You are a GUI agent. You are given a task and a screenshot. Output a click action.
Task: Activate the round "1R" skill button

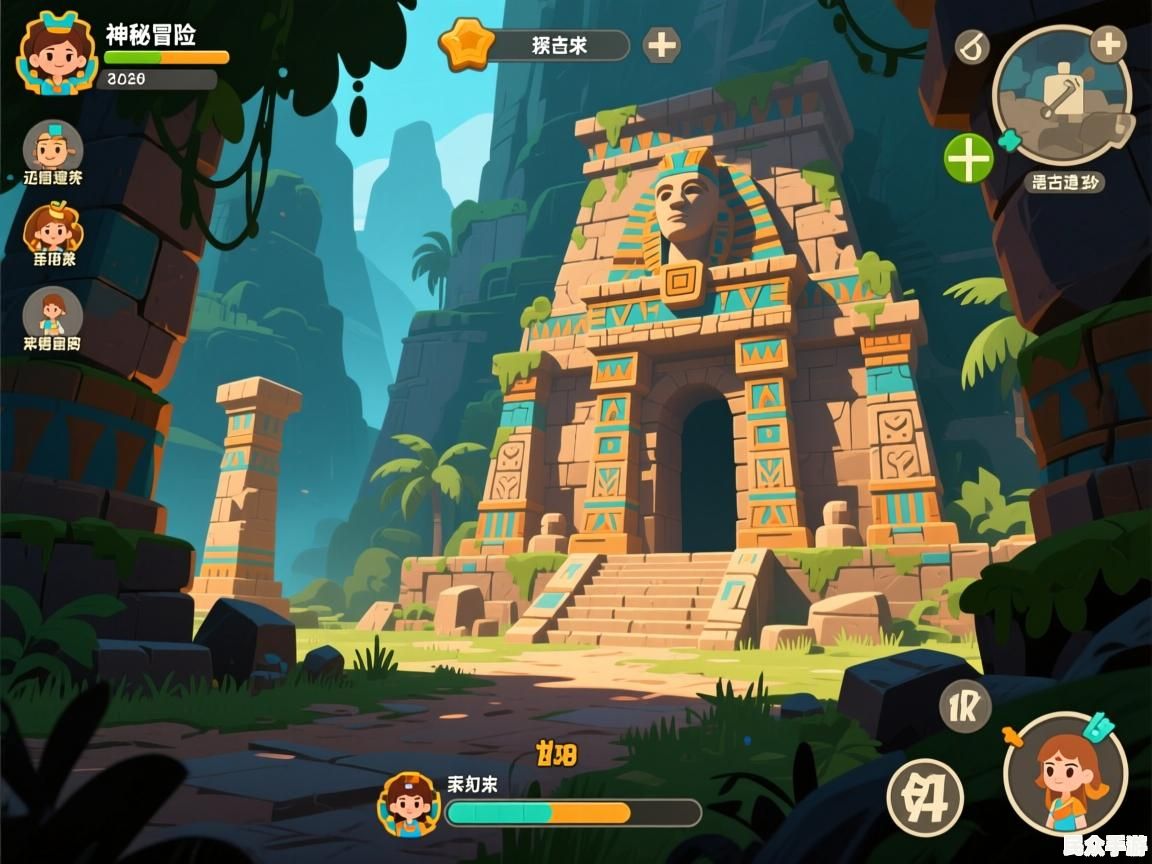965,707
